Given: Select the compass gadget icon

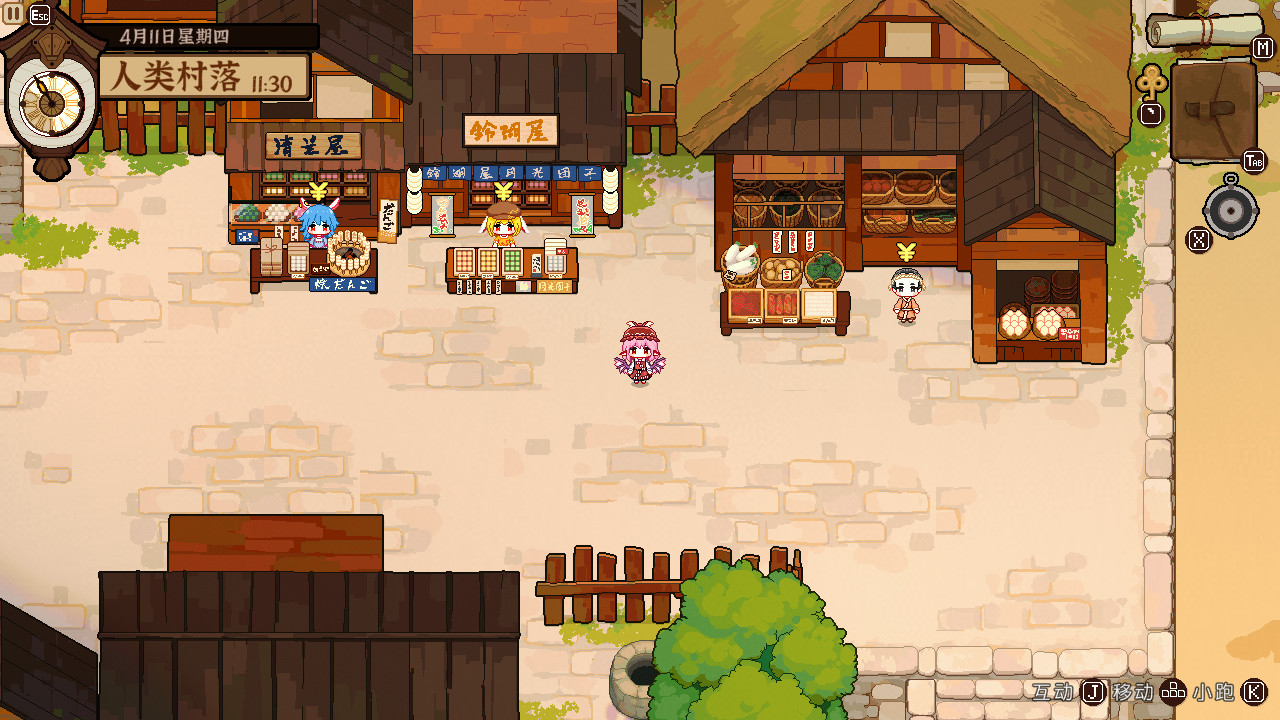Looking at the screenshot, I should (x=1231, y=210).
